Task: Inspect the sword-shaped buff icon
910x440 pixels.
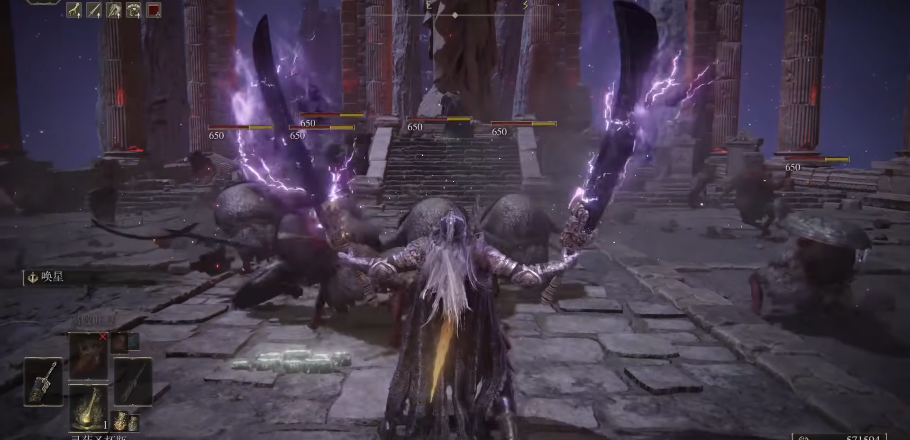Action: 94,10
